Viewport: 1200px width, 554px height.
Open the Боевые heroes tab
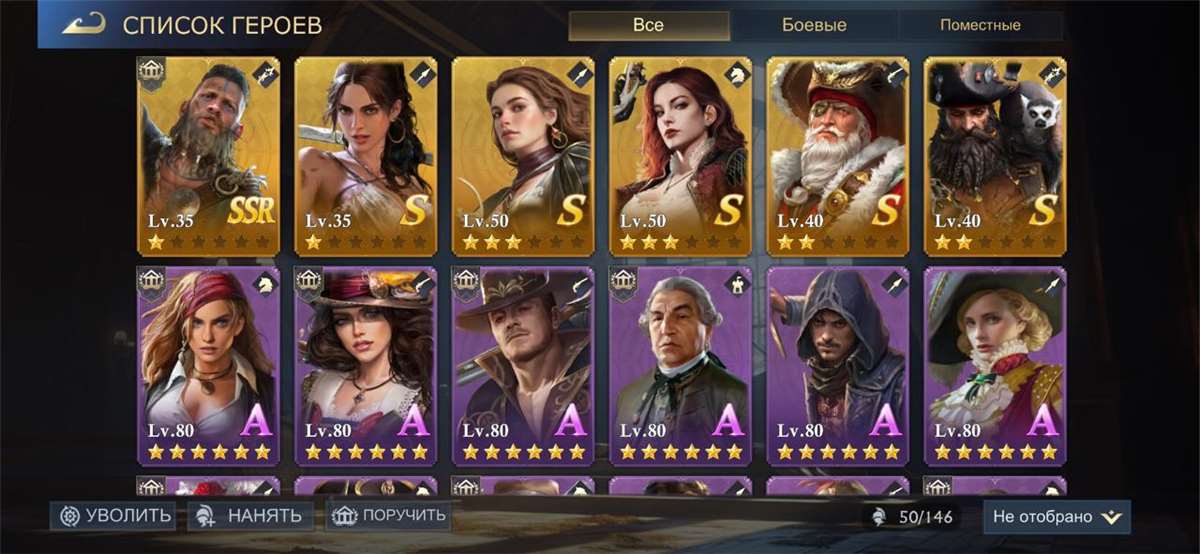tap(813, 26)
